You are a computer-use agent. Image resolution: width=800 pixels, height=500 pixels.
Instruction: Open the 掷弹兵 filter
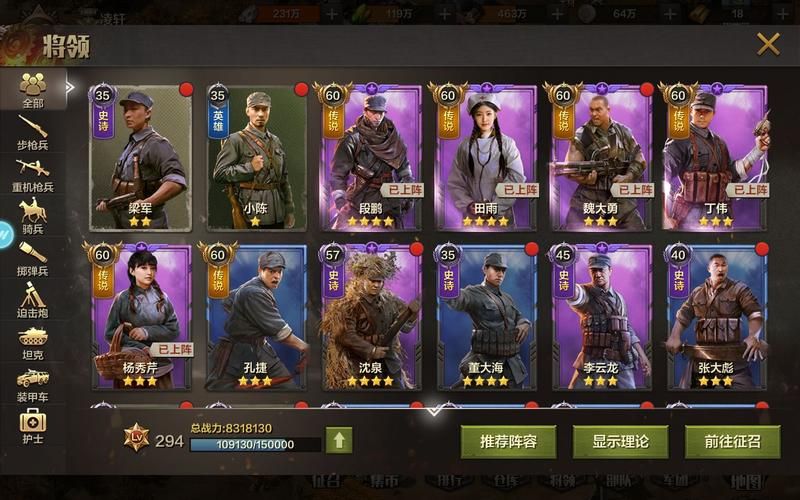33,258
